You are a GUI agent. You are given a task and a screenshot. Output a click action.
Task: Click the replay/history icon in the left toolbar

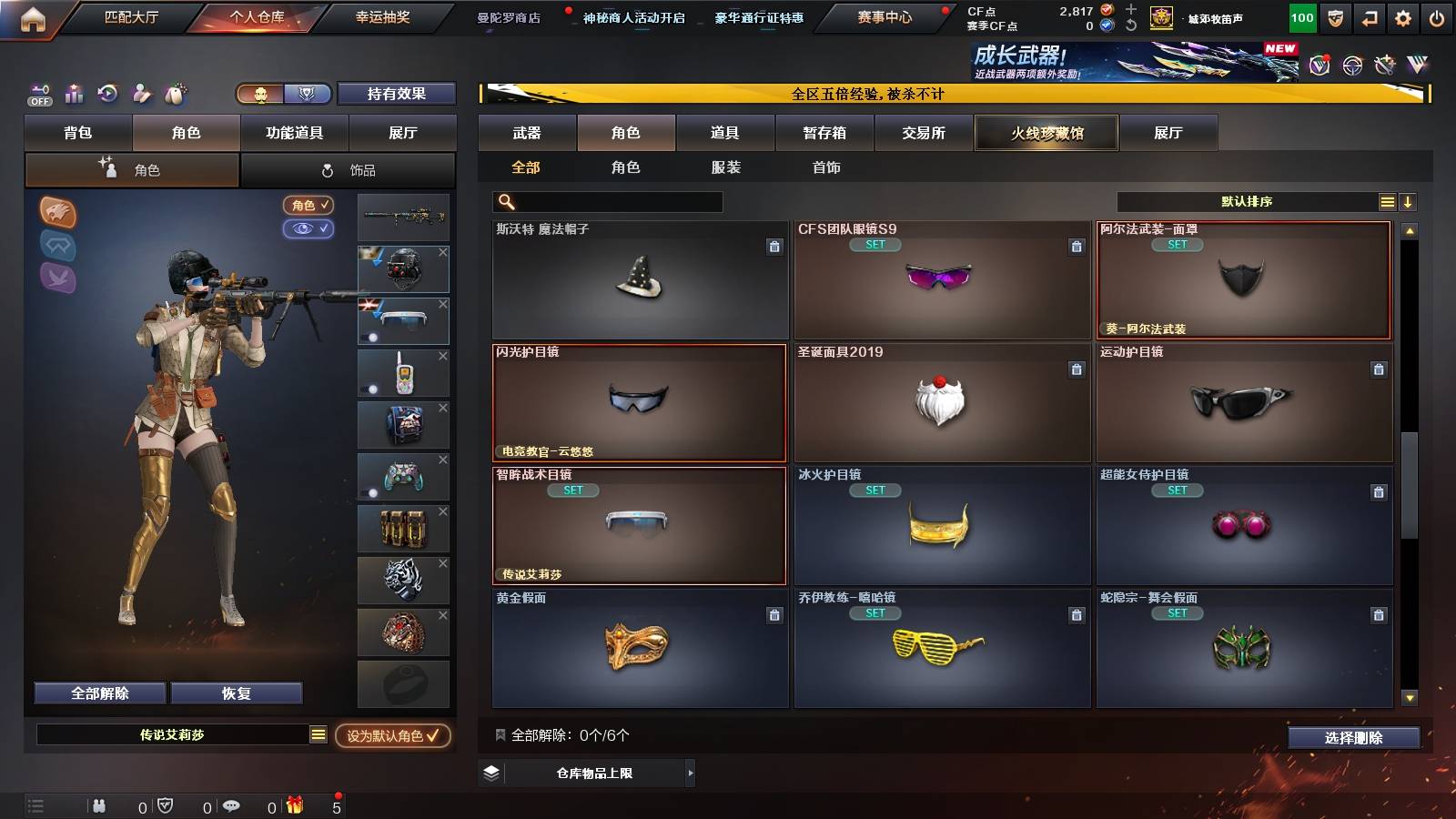click(x=108, y=94)
